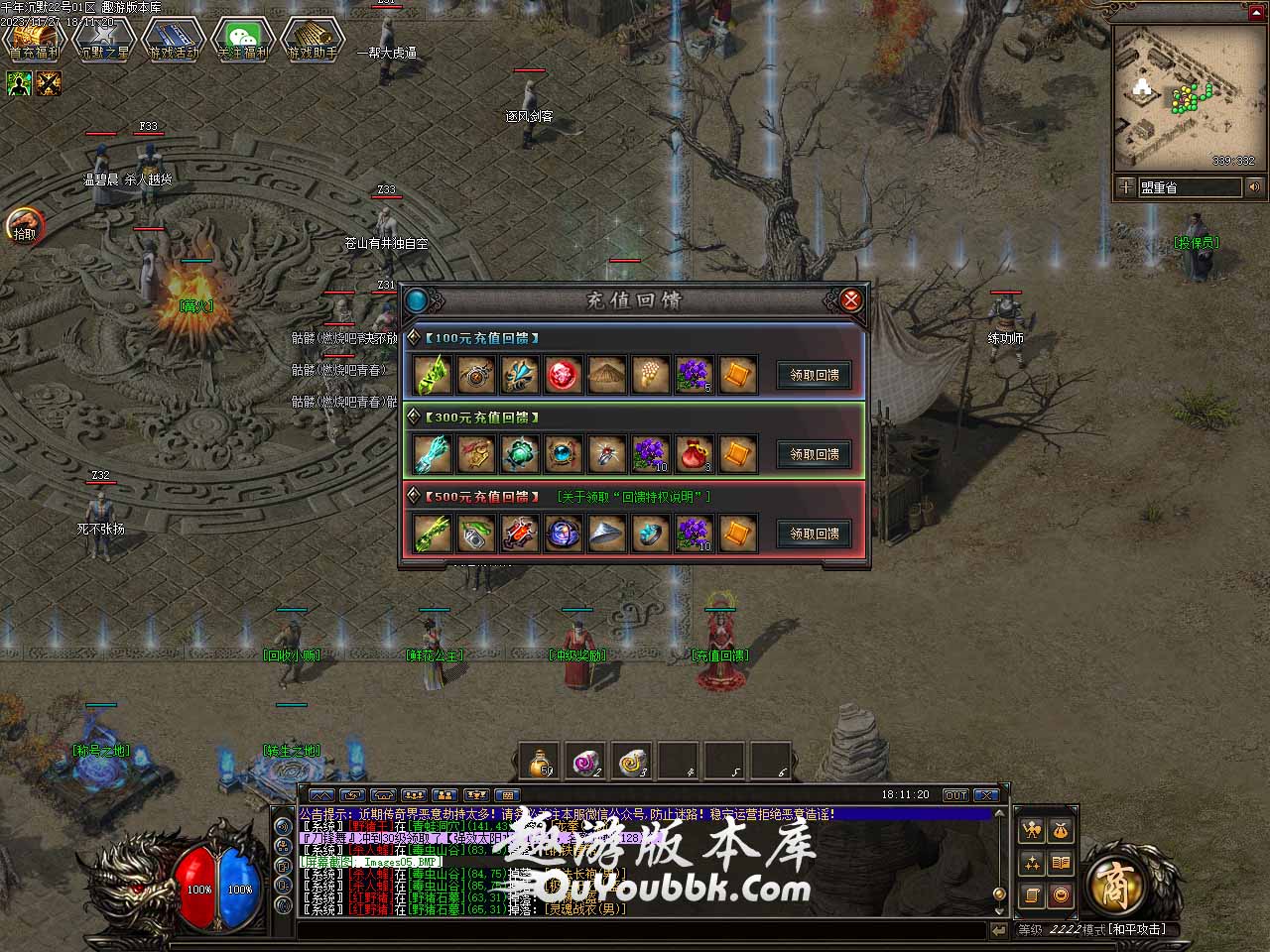1270x952 pixels.
Task: Open the 游戏助手 game assistant
Action: click(x=313, y=40)
